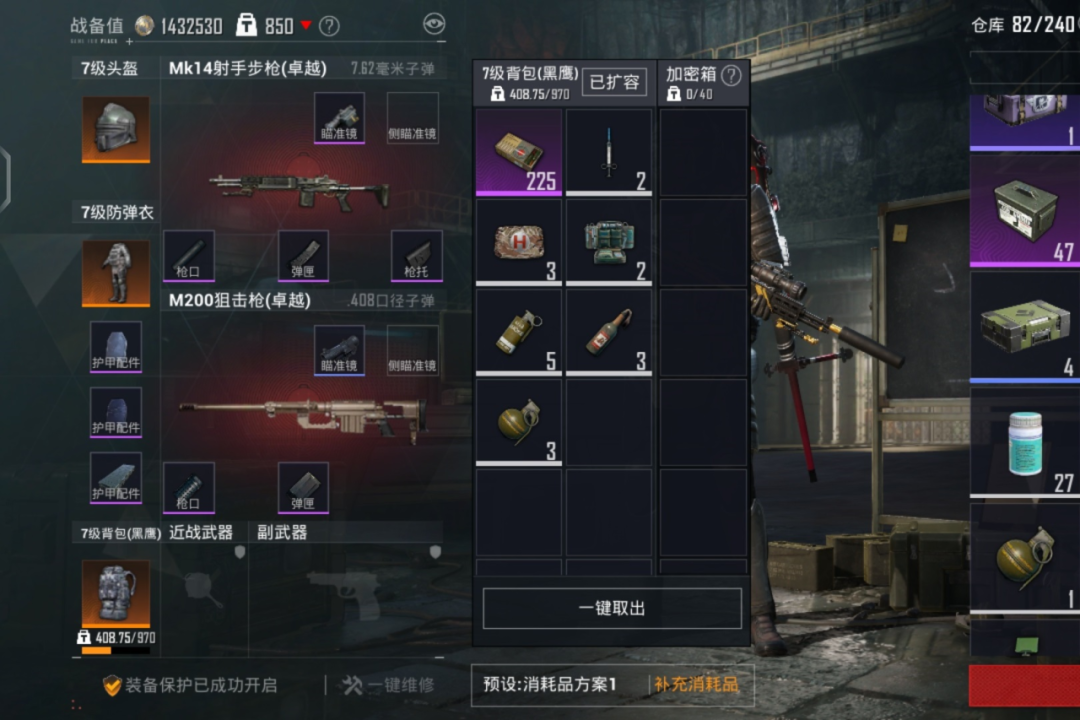
Task: Open help next to the 850 weight value
Action: (329, 26)
